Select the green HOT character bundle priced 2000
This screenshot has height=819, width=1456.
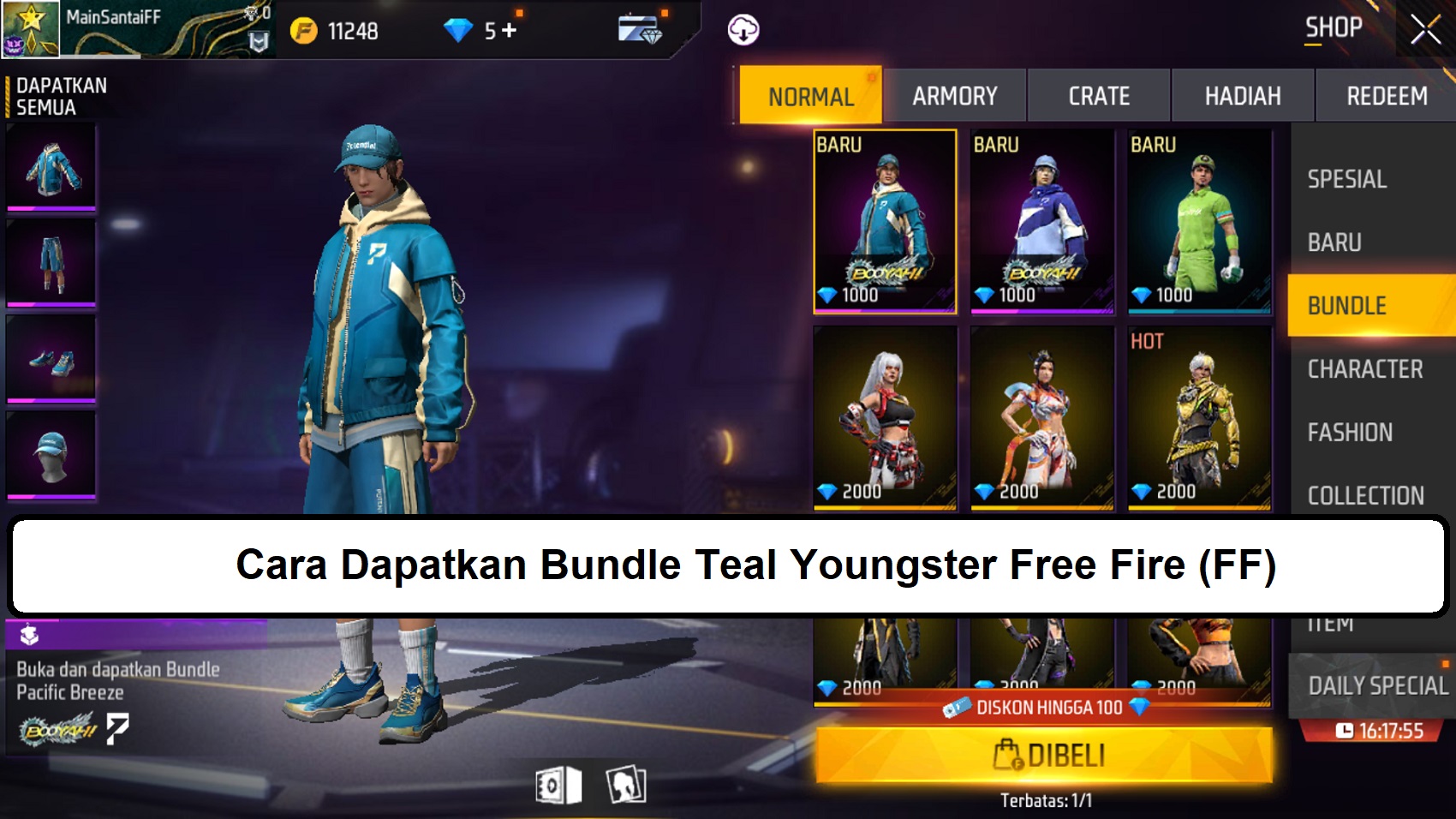pyautogui.click(x=1199, y=420)
